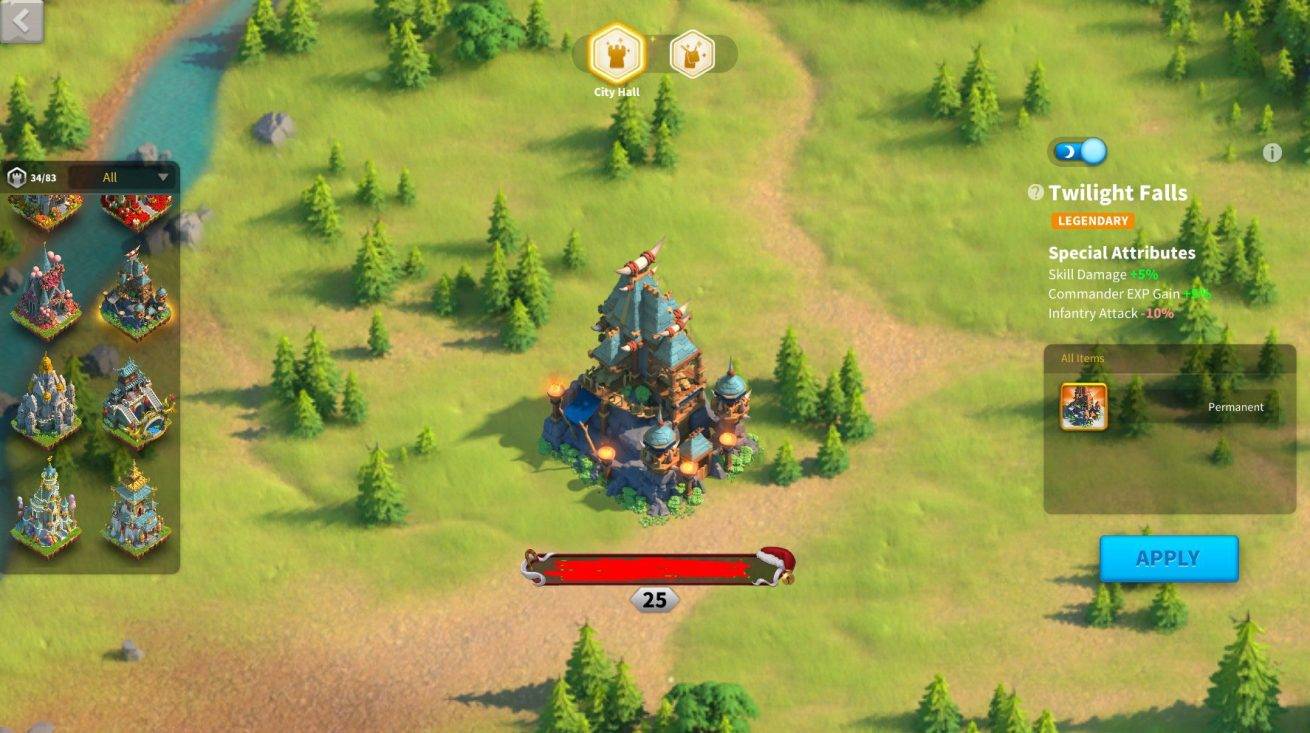The height and width of the screenshot is (733, 1310).
Task: Select the pastel white palace with pink accents
Action: (x=45, y=510)
